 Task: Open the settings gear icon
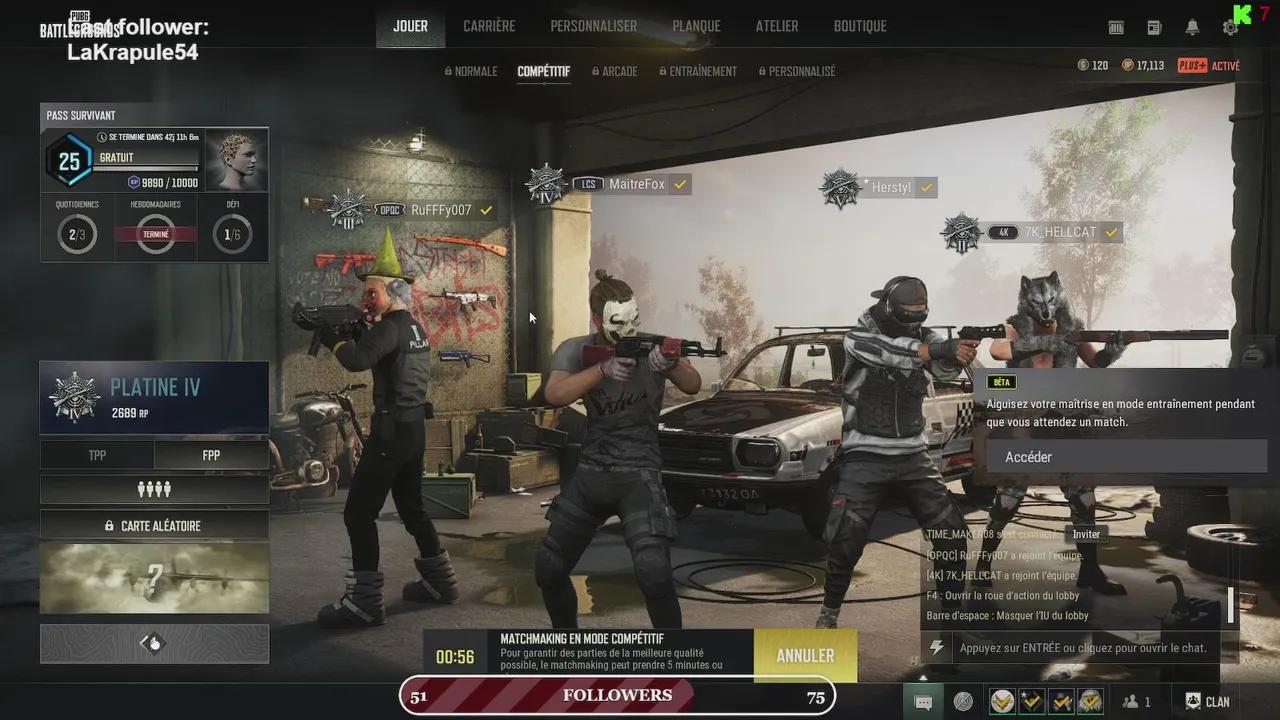[x=1230, y=27]
